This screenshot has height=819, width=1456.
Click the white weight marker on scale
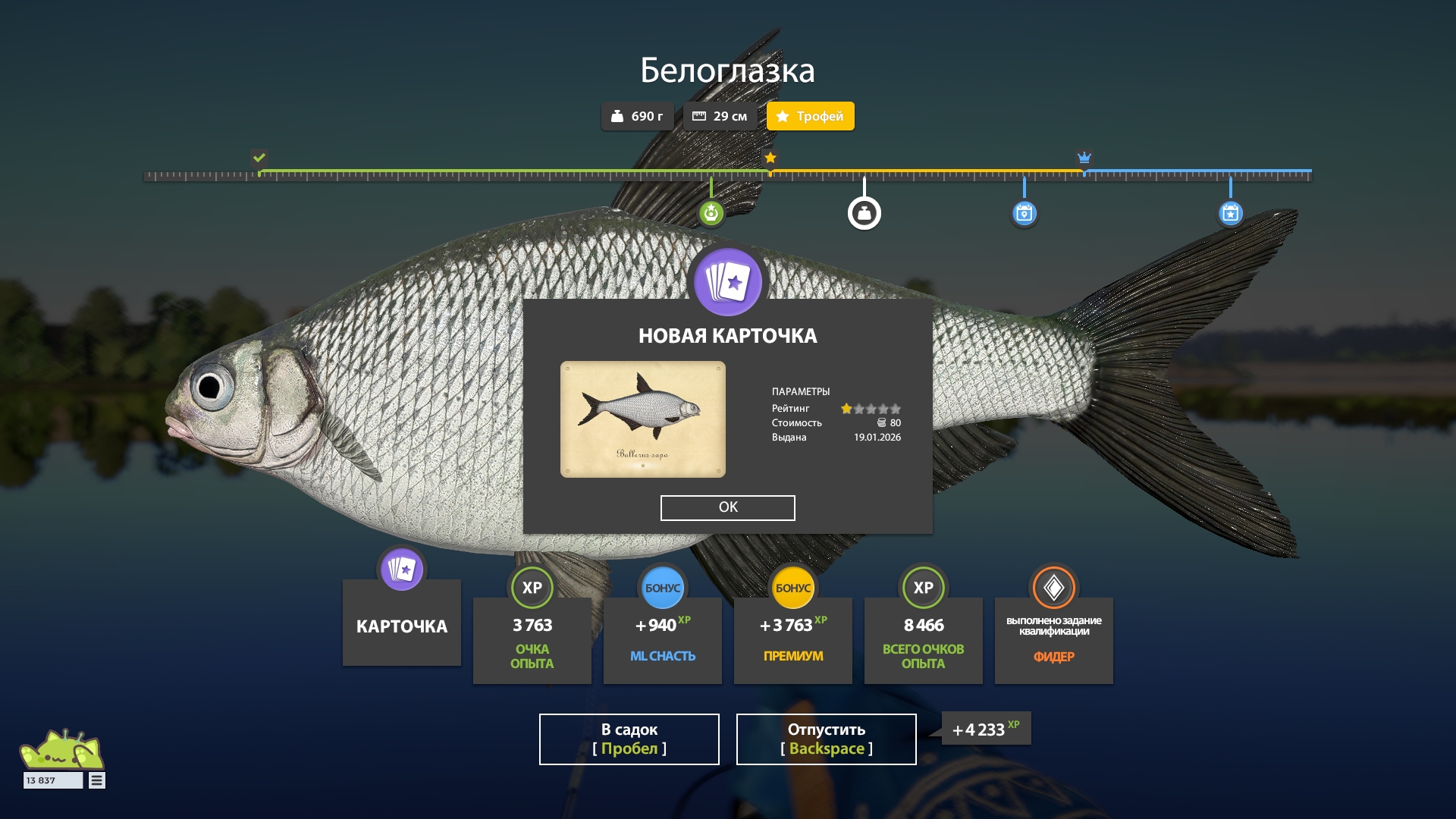point(864,213)
